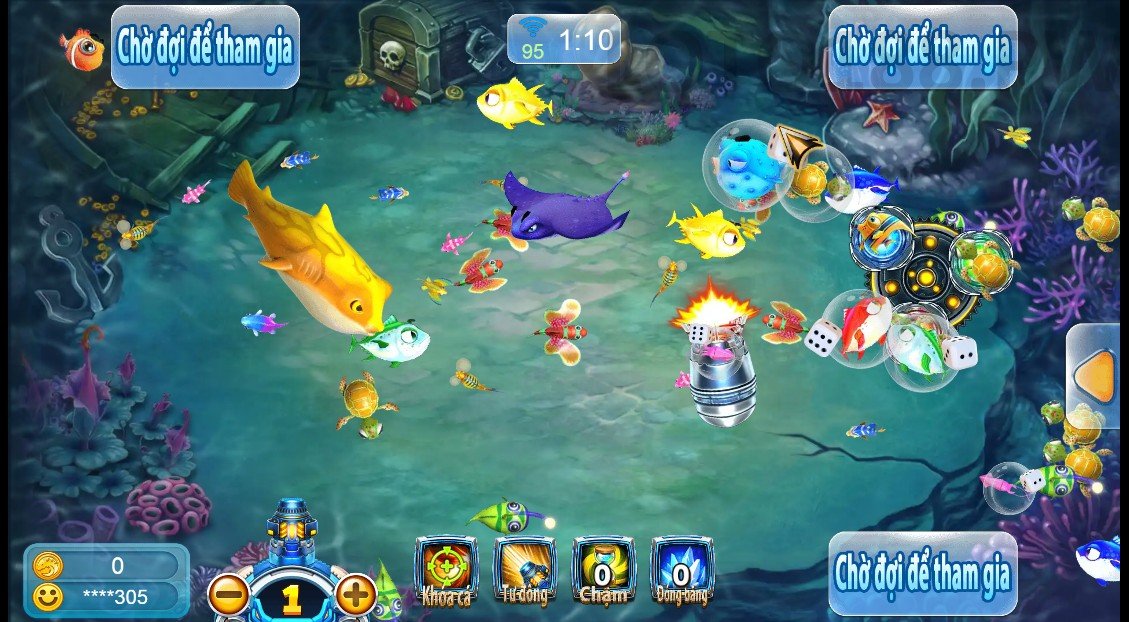Viewport: 1129px width, 622px height.
Task: Increase the cannon bet with the plus button
Action: (x=355, y=595)
